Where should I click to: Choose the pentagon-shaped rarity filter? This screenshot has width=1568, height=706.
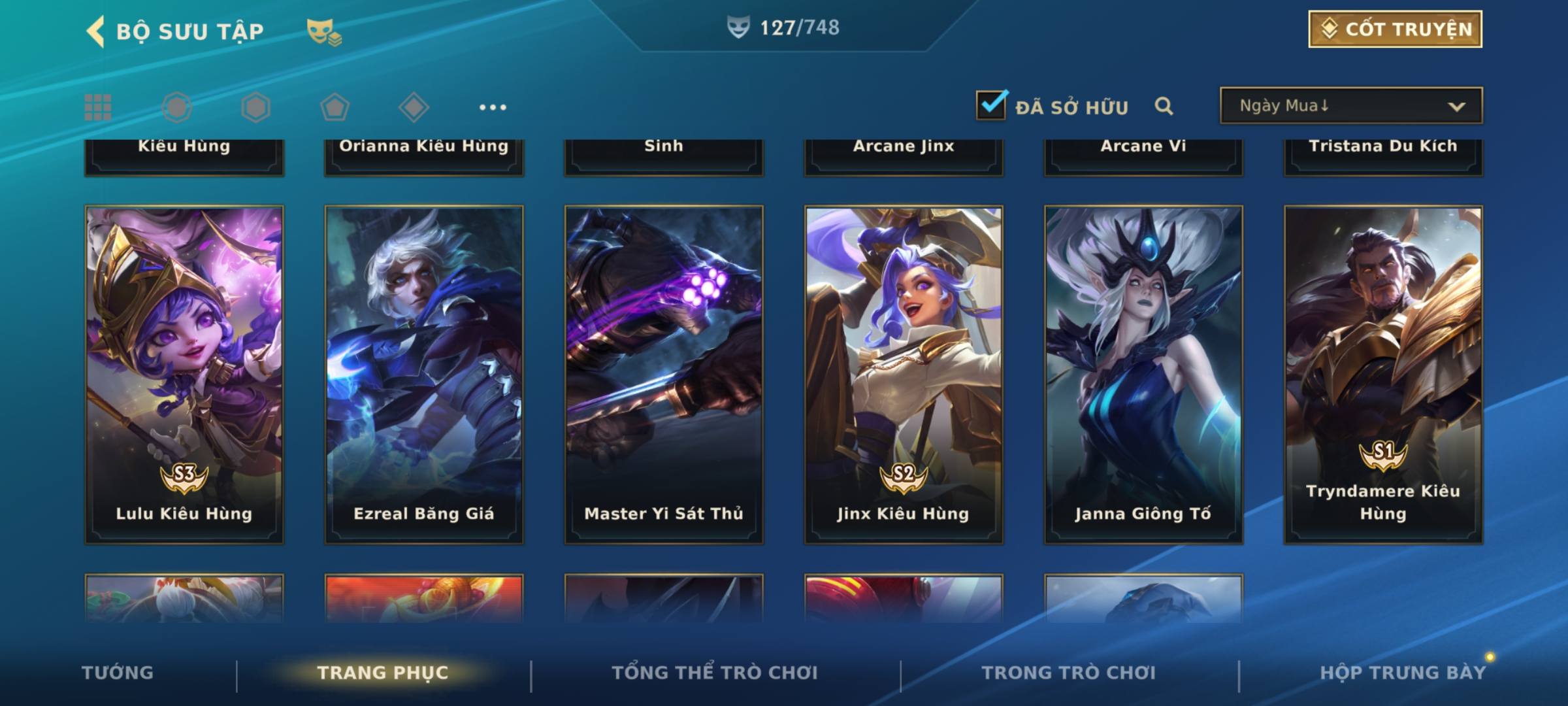pyautogui.click(x=335, y=107)
